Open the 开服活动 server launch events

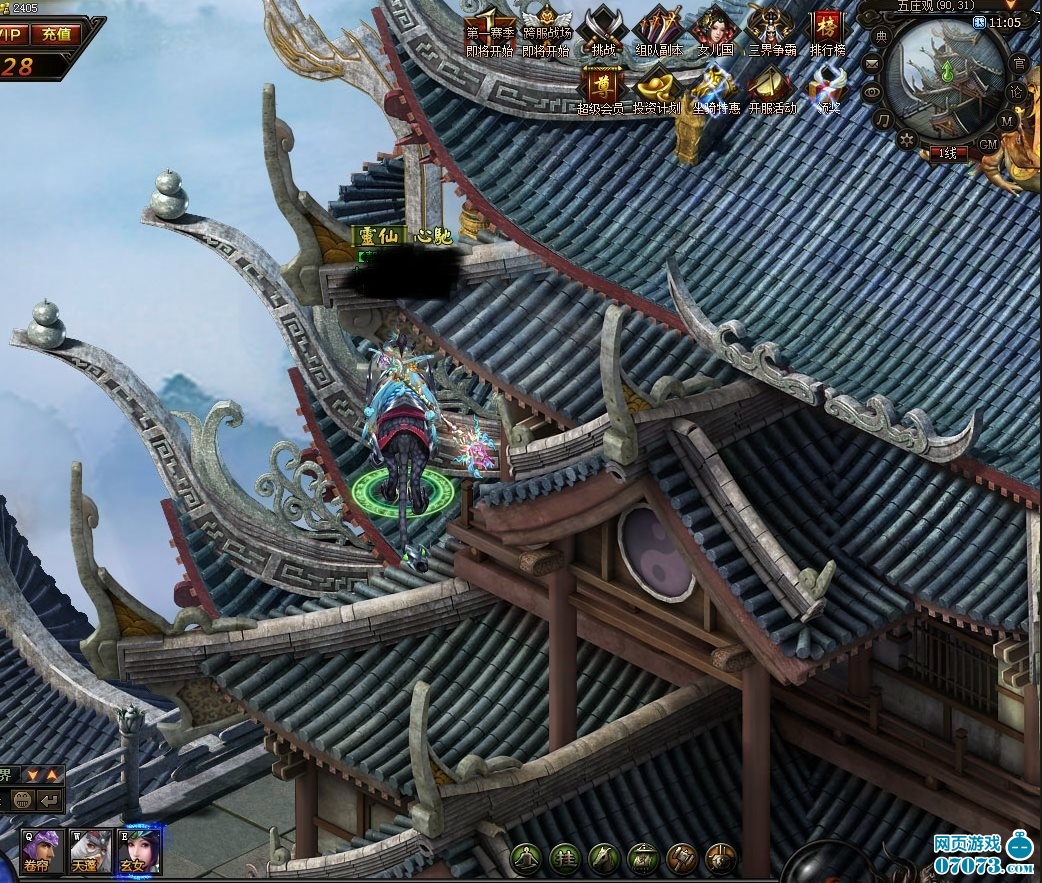(x=772, y=86)
